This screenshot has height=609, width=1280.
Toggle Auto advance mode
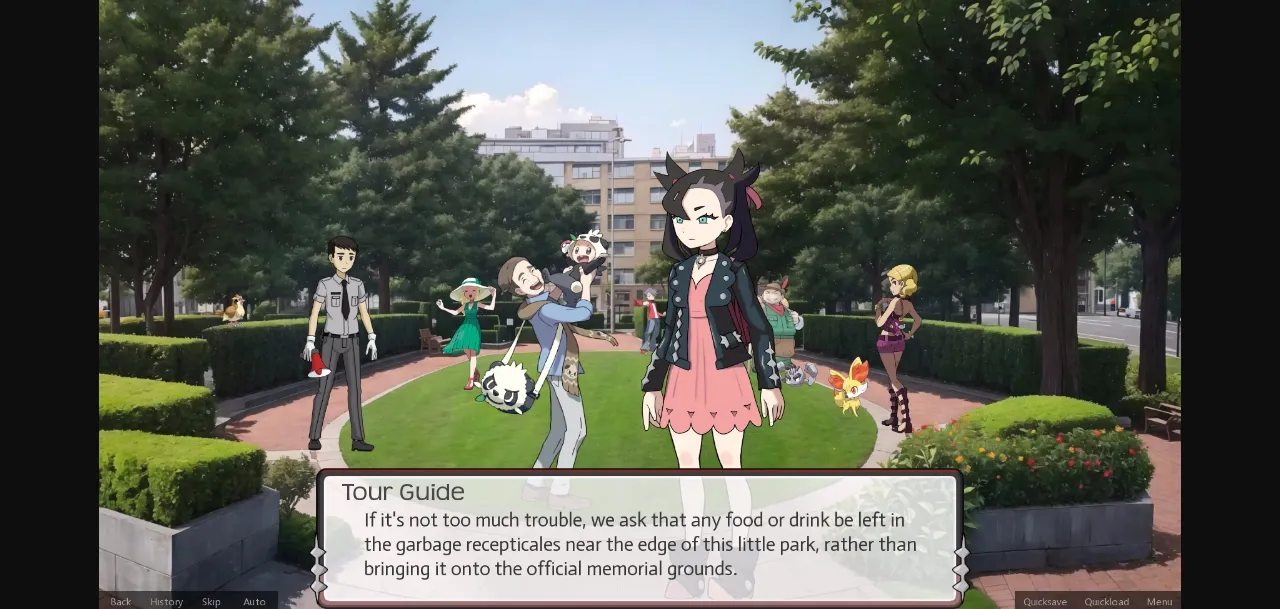[x=254, y=601]
